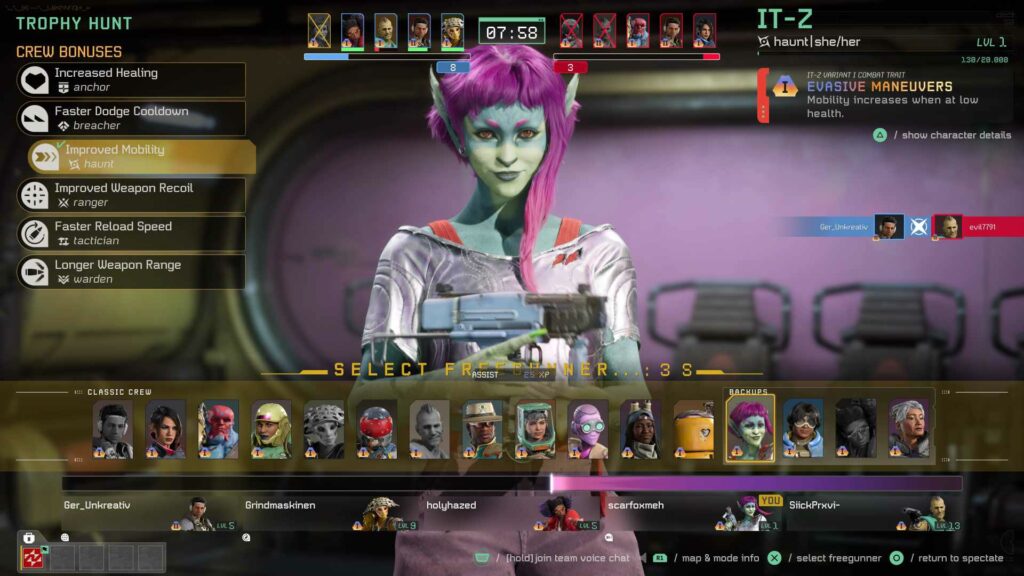Image resolution: width=1024 pixels, height=576 pixels.
Task: Pick the Improved Weapon Recoil ranger bonus
Action: tap(131, 195)
